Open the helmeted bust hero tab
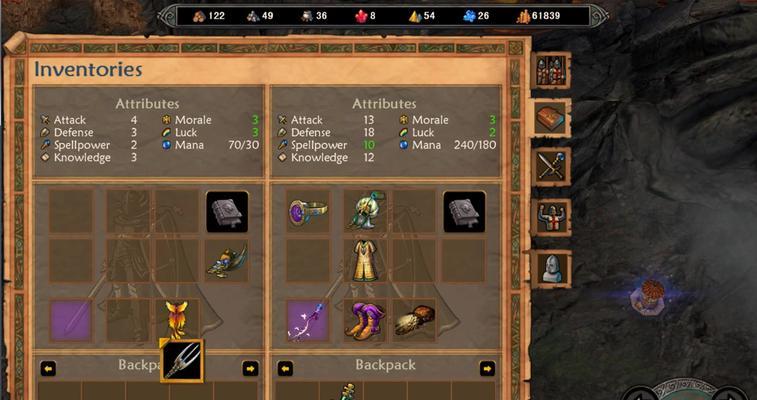The image size is (757, 400). 551,266
